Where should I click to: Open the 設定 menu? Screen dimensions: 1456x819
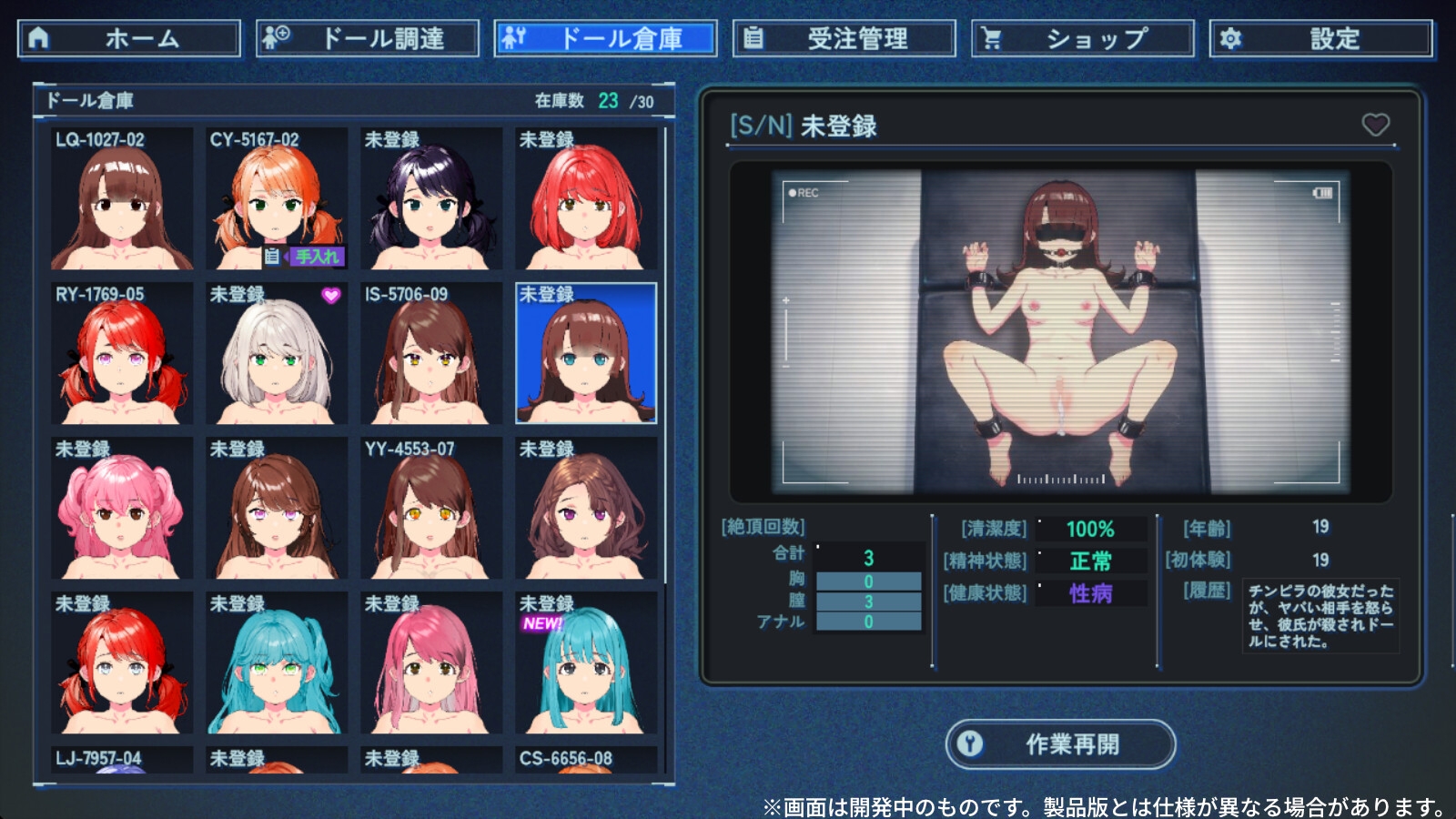pyautogui.click(x=1321, y=39)
